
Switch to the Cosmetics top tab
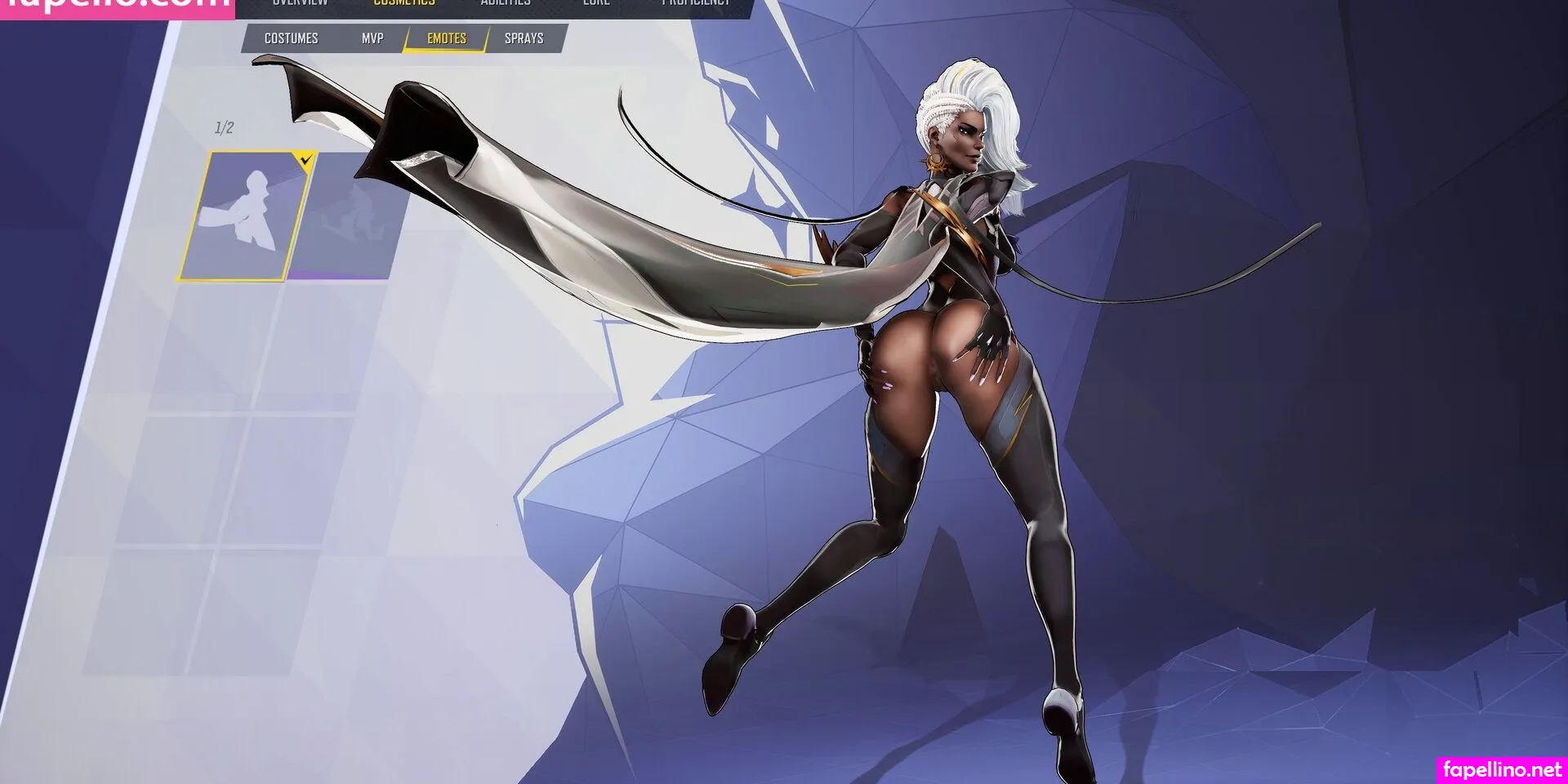coord(404,4)
